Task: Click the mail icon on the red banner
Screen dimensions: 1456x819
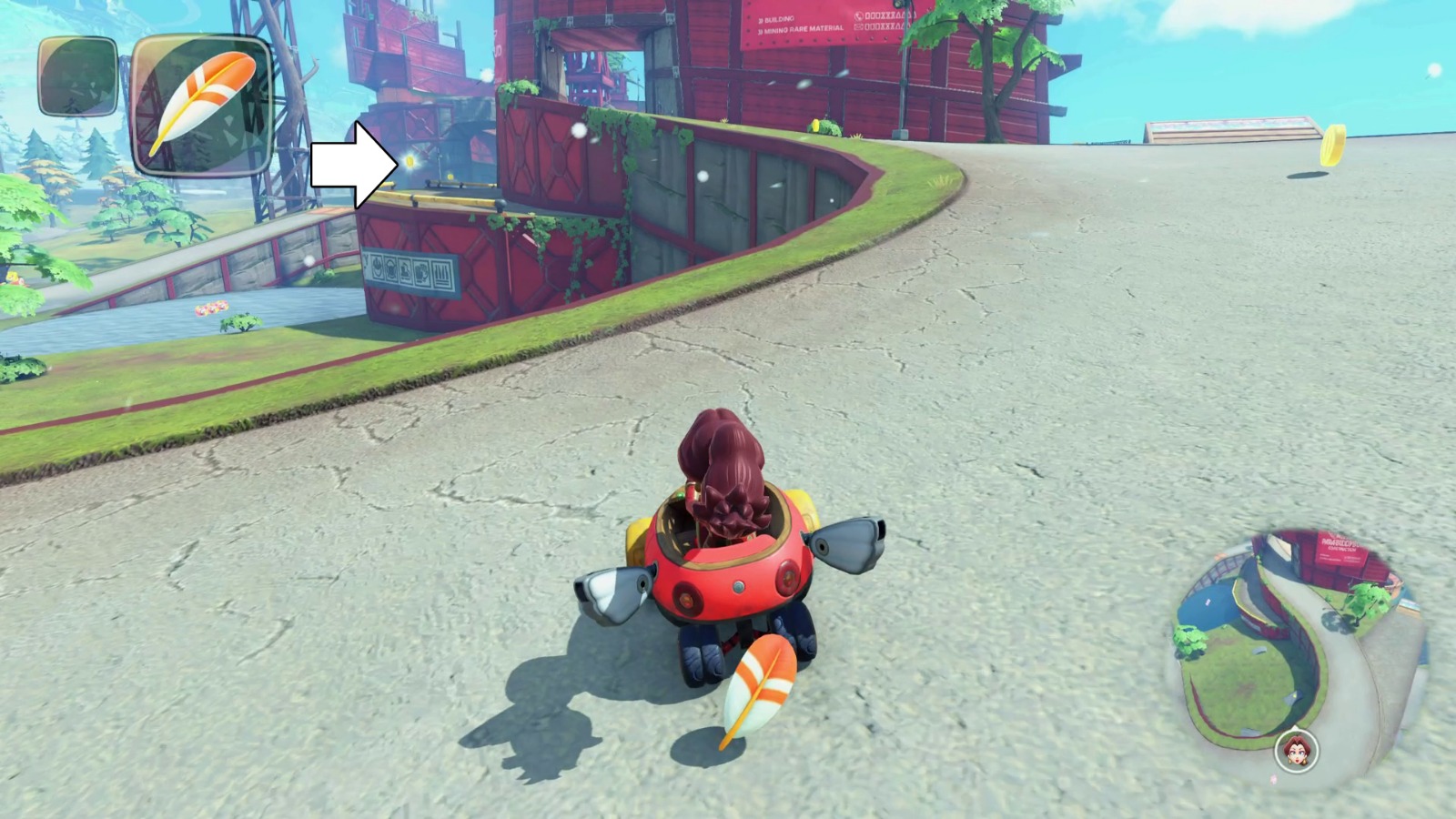Action: (x=858, y=27)
